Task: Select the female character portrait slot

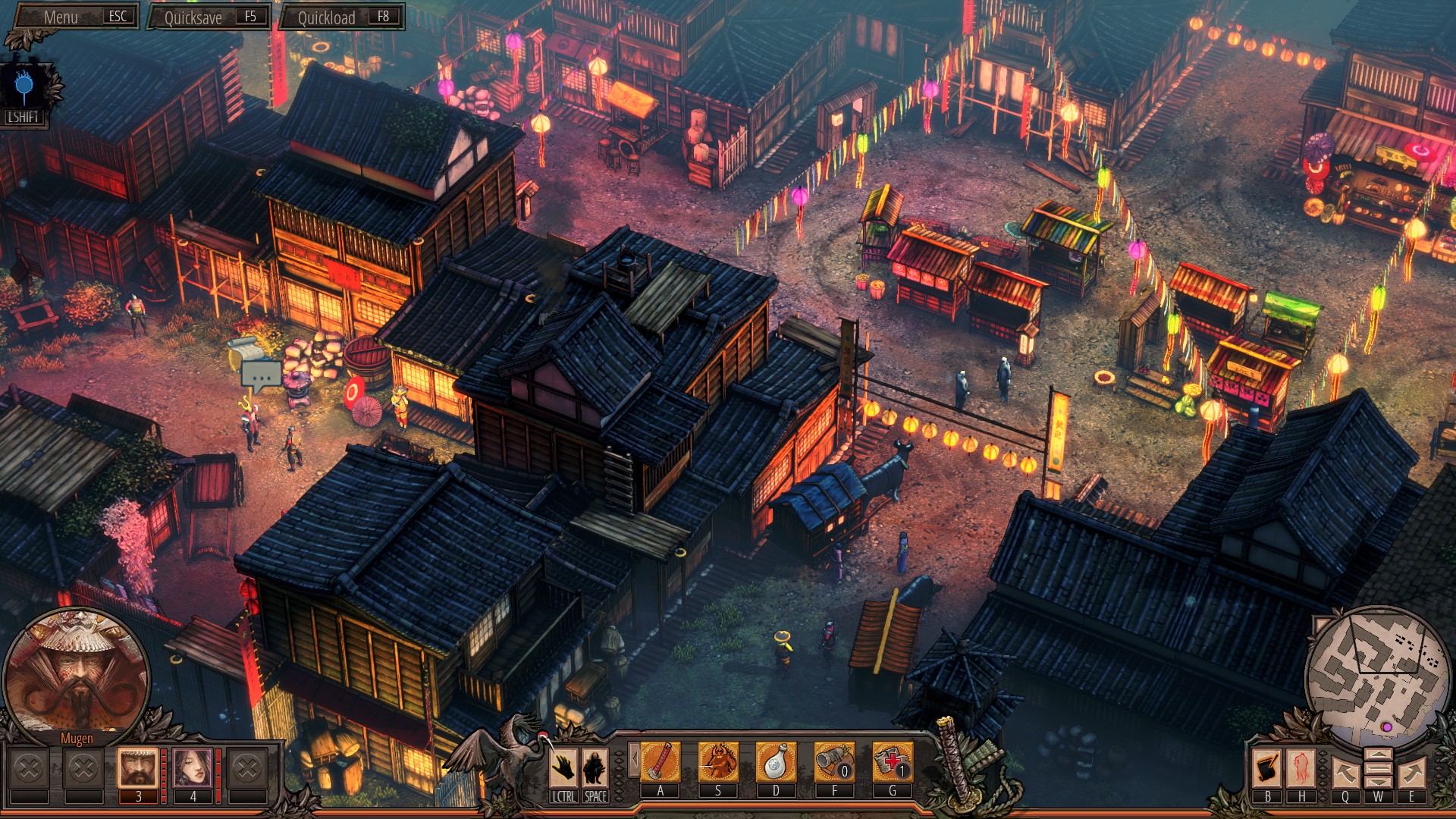Action: (193, 767)
